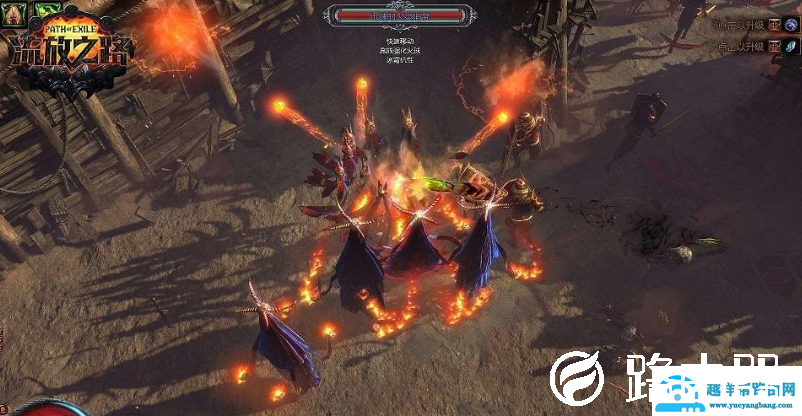802x416 pixels.
Task: Click the green swirl buff icon
Action: tap(46, 10)
